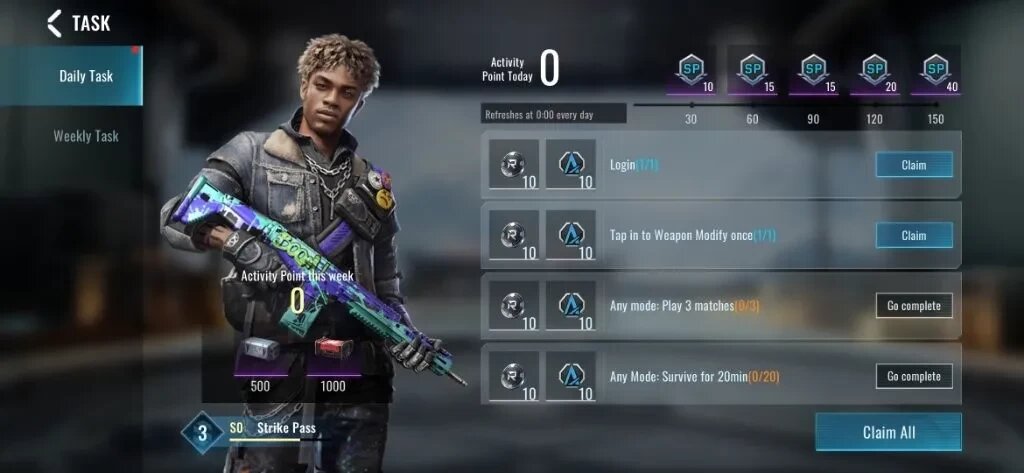
Task: Select the 120-point SP milestone reward
Action: pos(875,72)
